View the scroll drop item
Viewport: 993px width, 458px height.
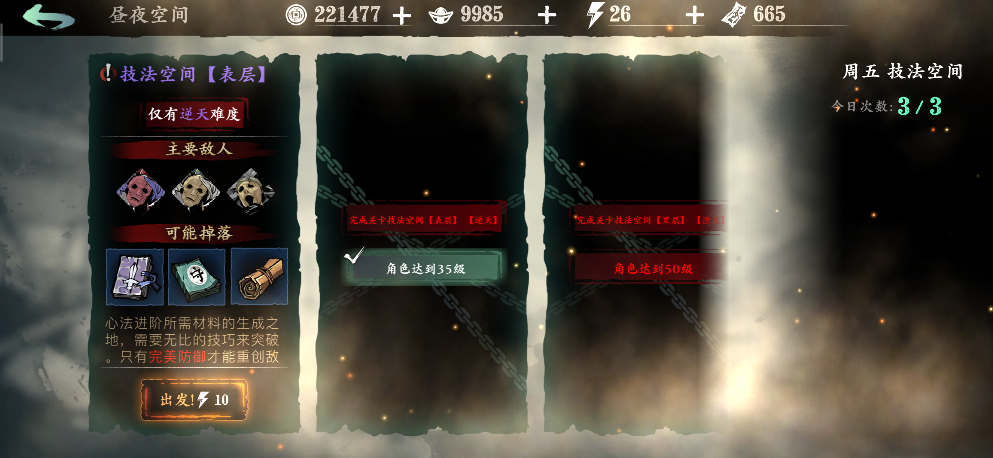pos(258,276)
